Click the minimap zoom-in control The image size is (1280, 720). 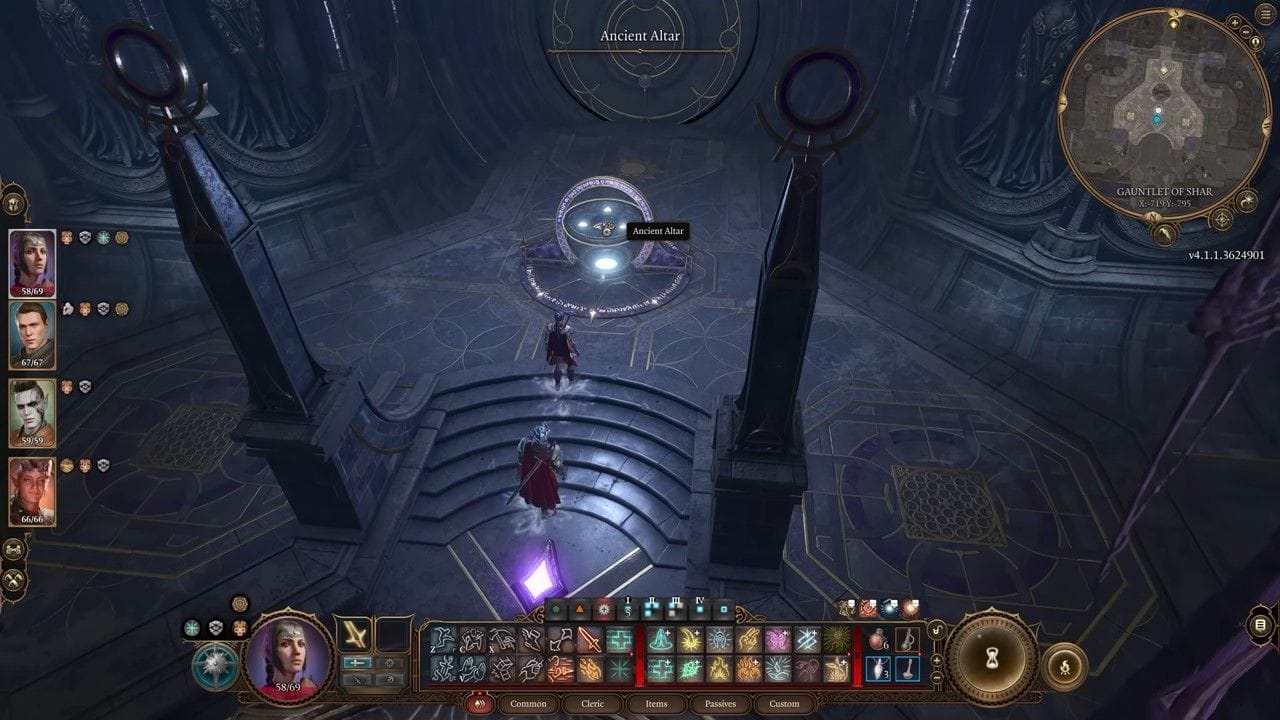(1234, 22)
